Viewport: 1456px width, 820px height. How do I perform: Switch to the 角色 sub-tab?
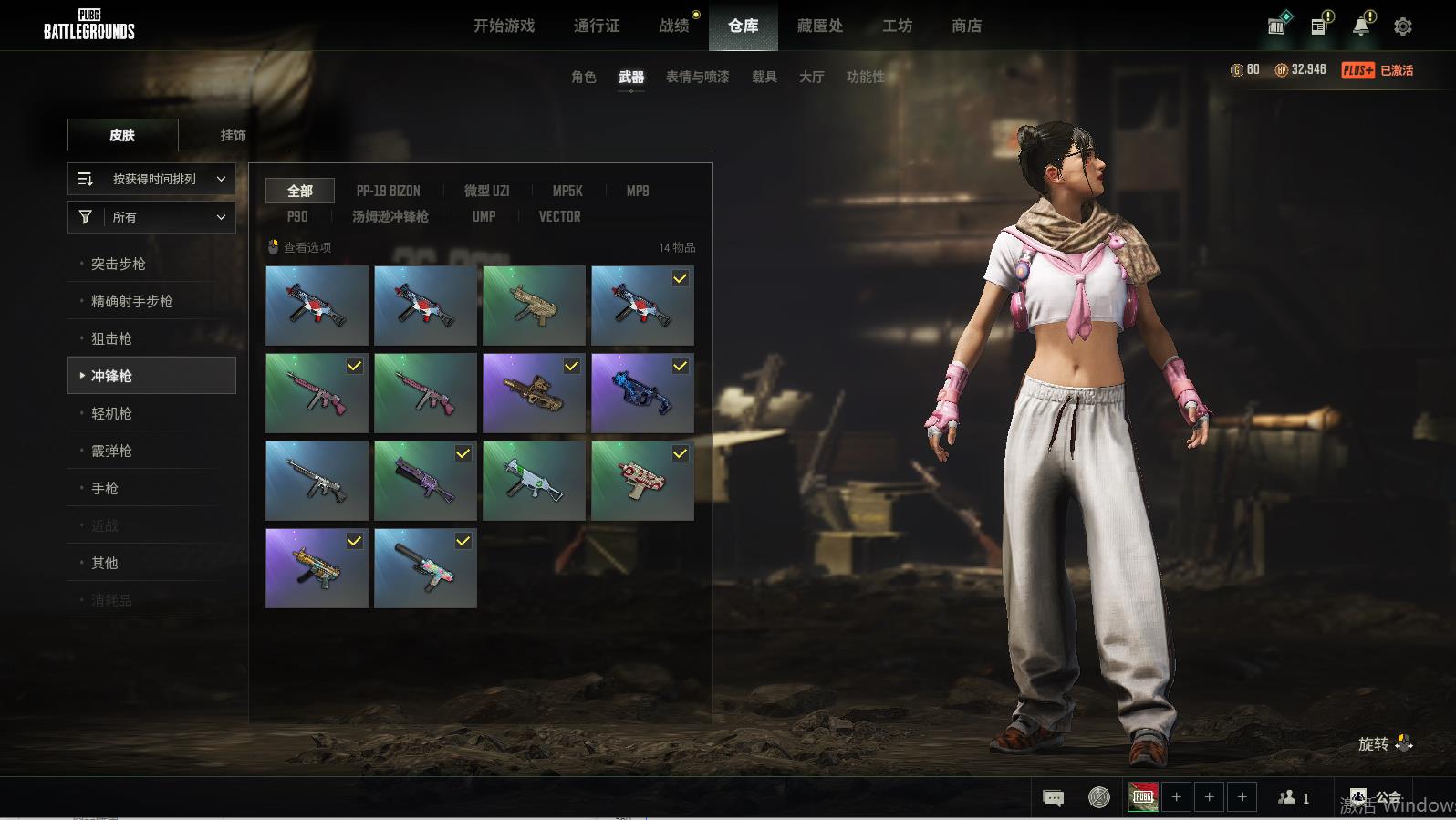tap(583, 77)
